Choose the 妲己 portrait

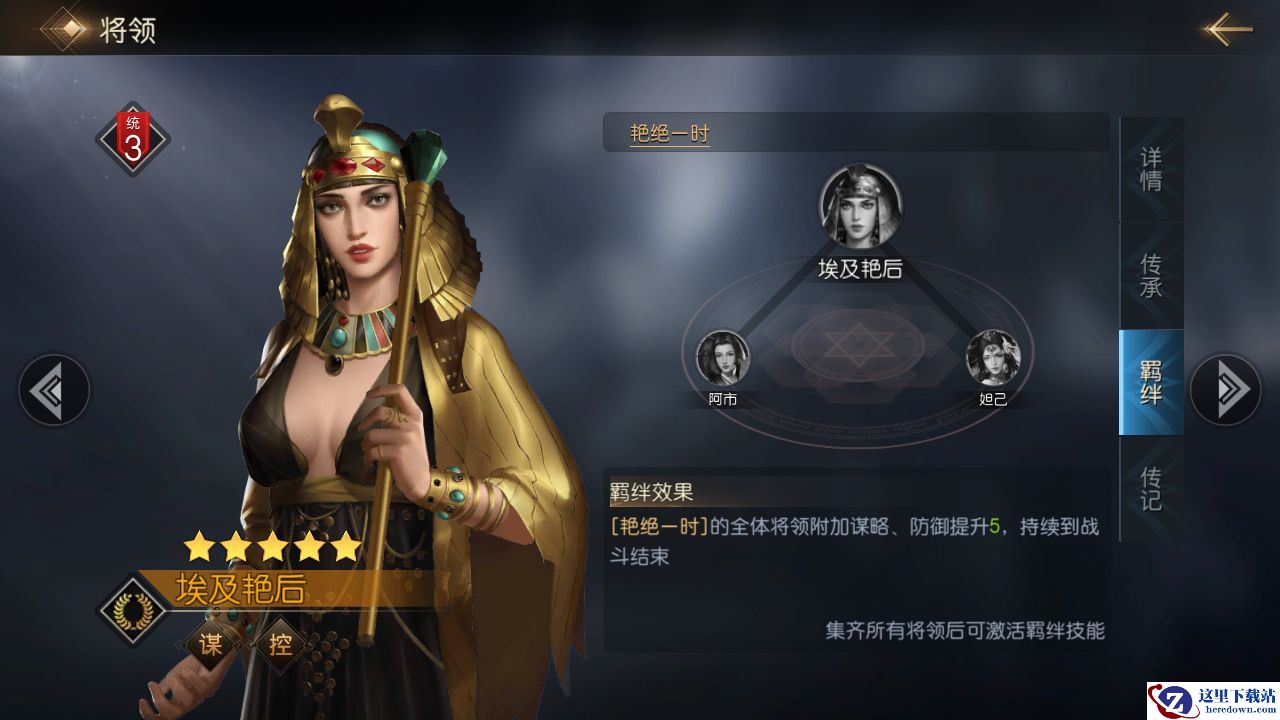[x=993, y=358]
